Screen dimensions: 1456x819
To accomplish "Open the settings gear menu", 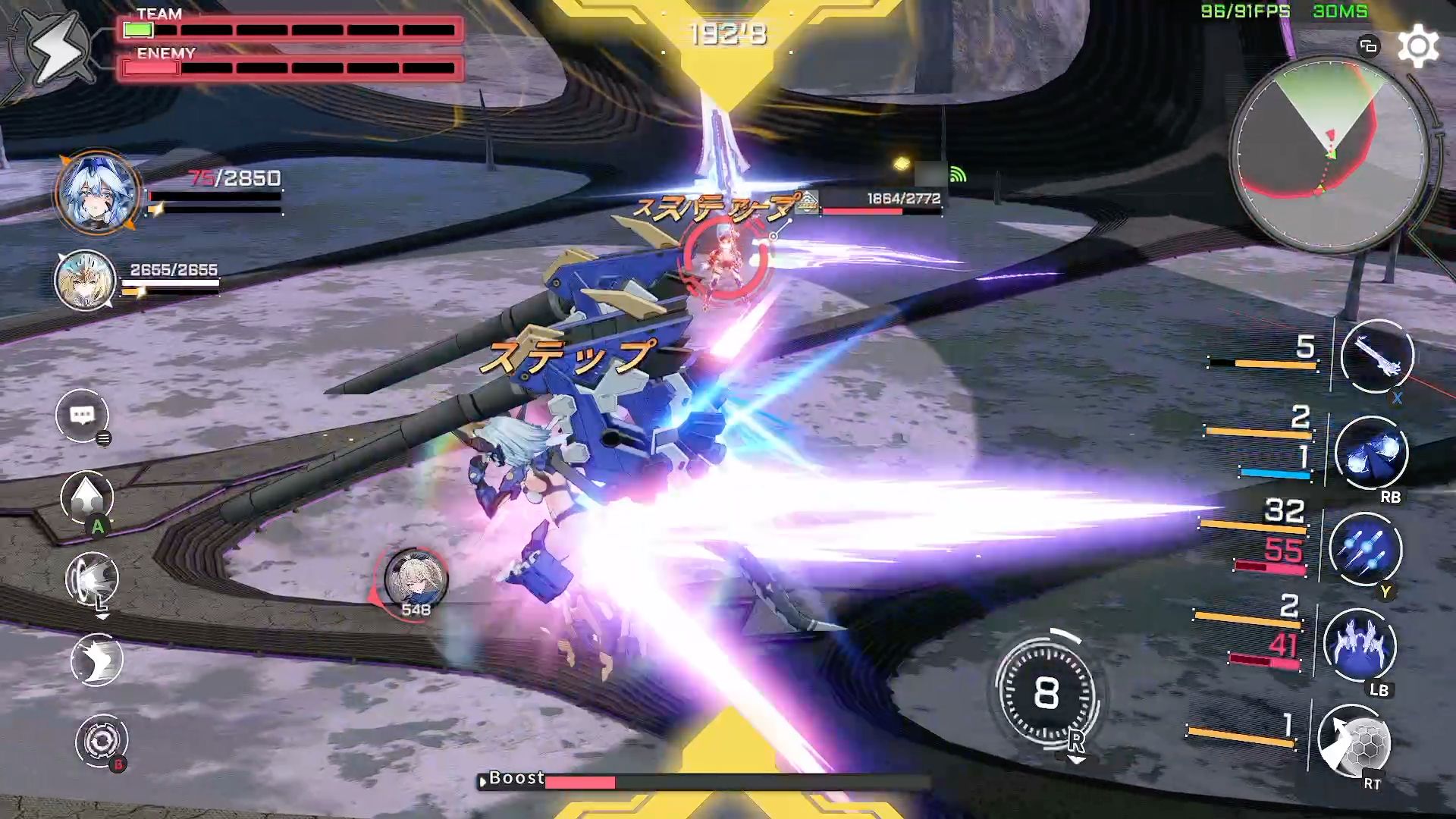I will click(1417, 46).
